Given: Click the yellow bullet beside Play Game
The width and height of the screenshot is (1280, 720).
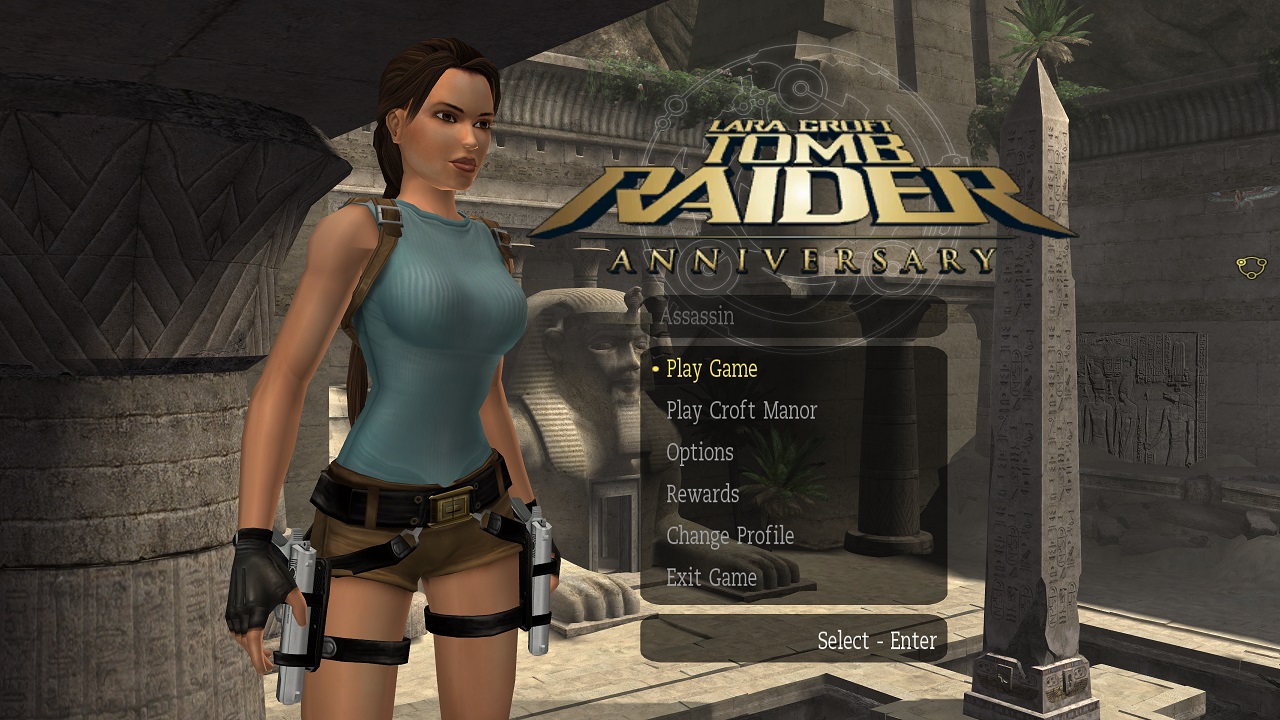Looking at the screenshot, I should tap(654, 369).
